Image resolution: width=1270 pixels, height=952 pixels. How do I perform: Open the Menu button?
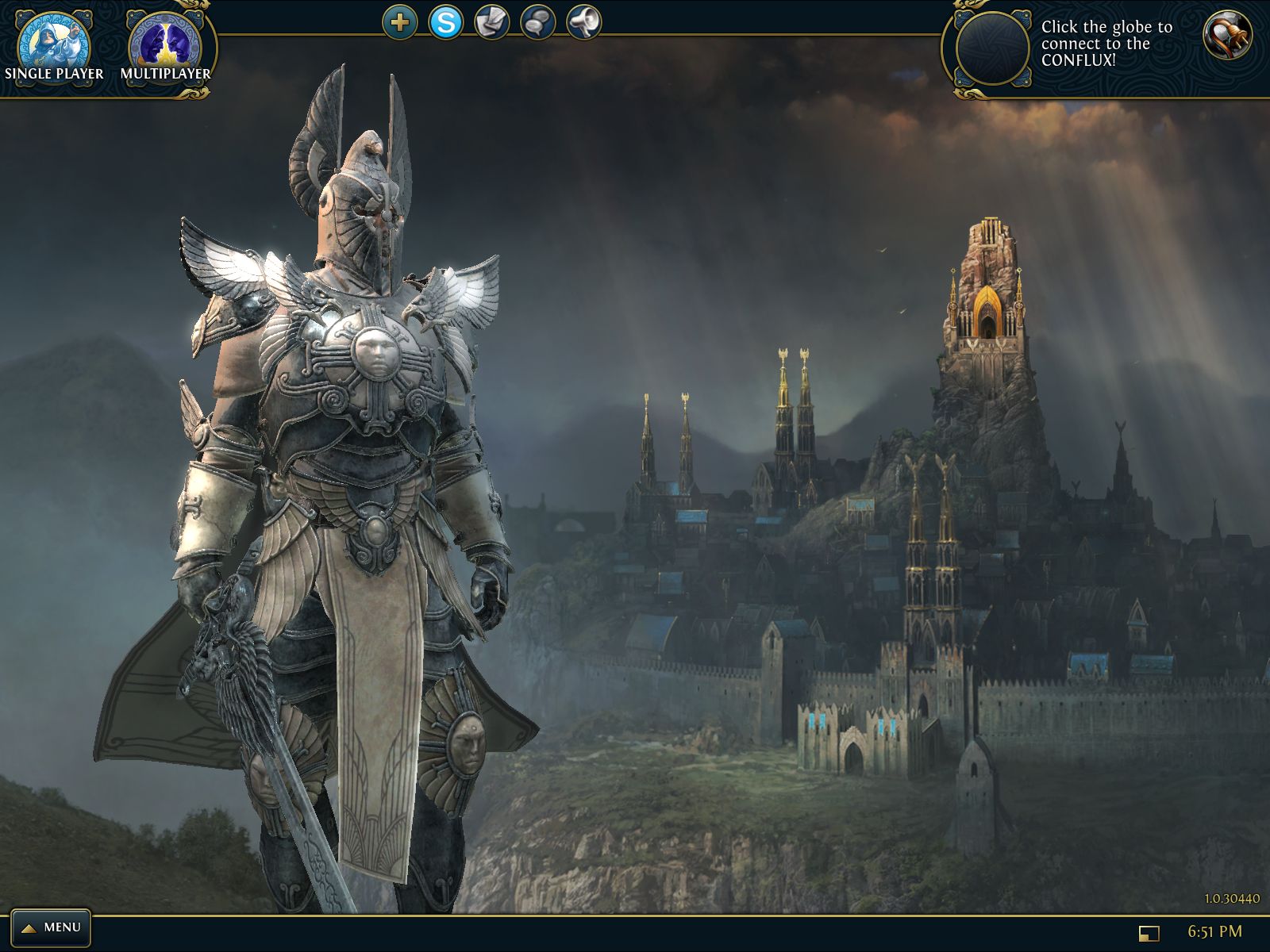click(51, 927)
